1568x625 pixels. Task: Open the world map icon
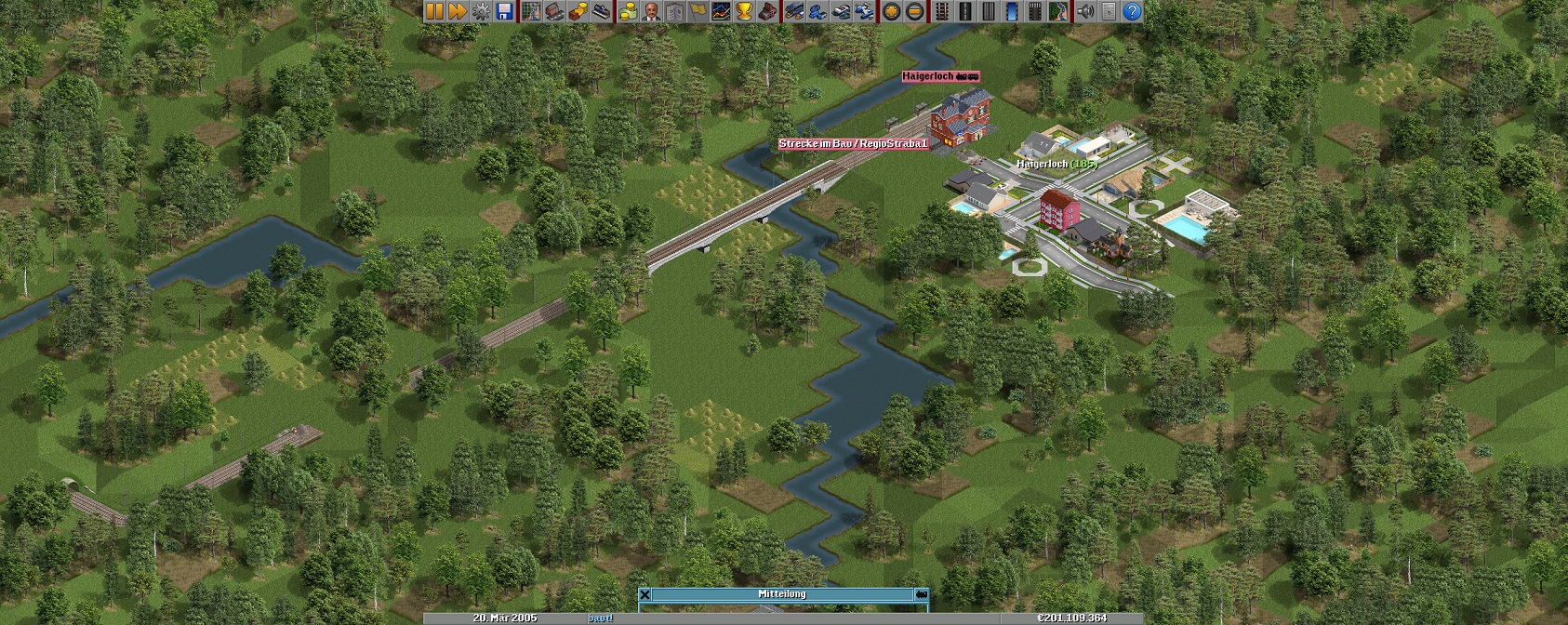tap(531, 11)
